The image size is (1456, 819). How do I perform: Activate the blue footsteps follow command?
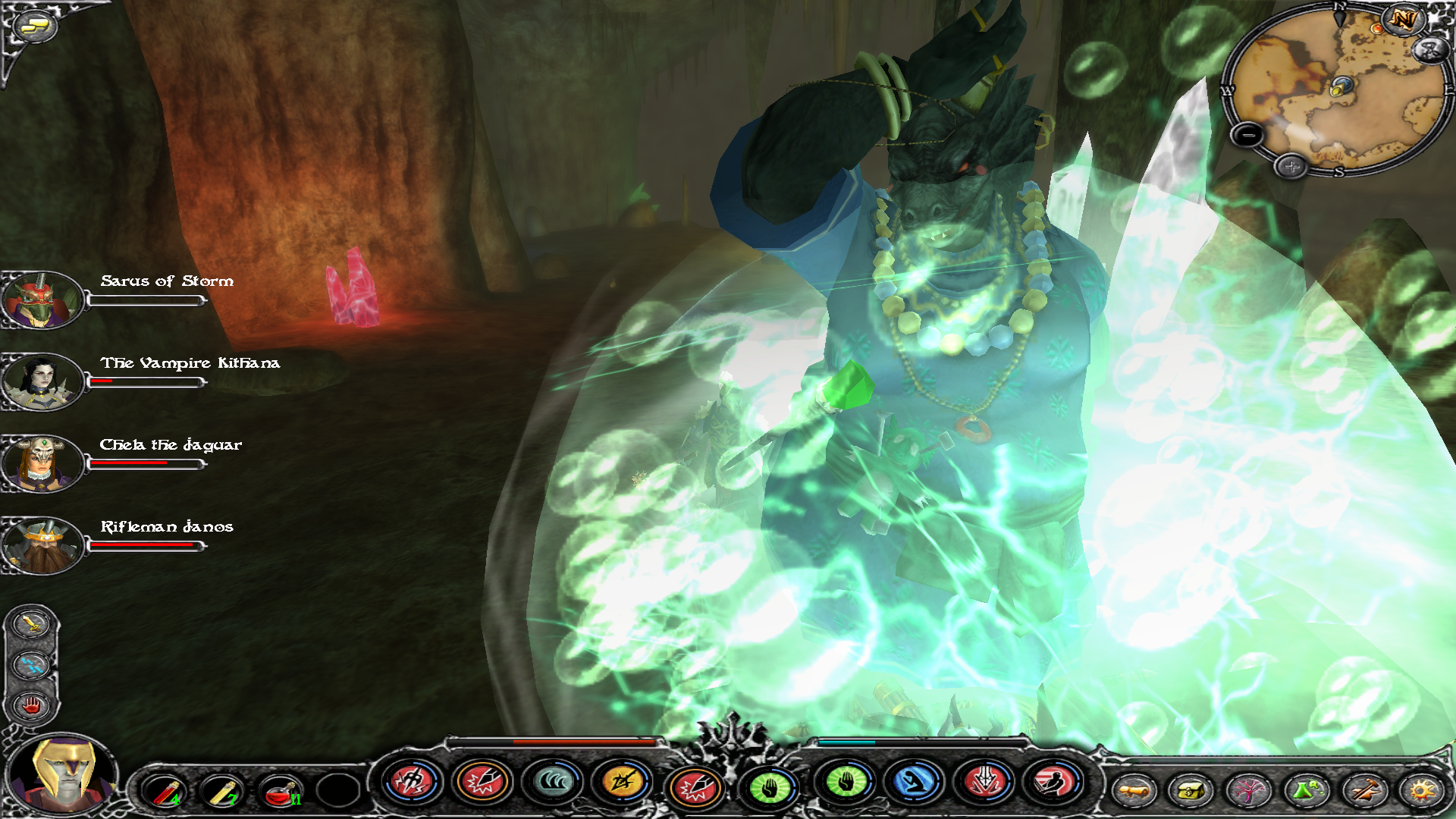click(31, 665)
